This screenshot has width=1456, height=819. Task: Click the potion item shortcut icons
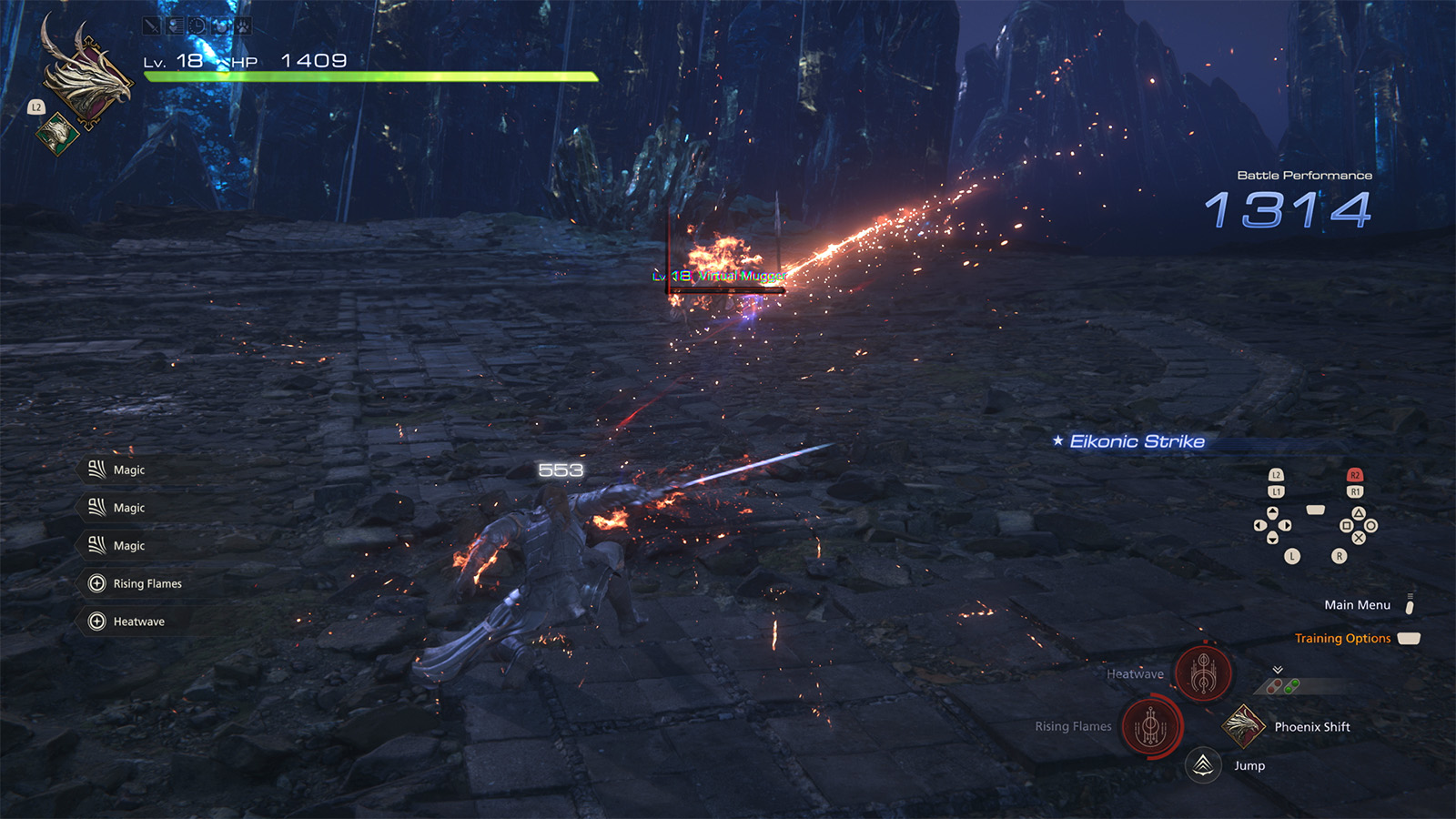1284,686
